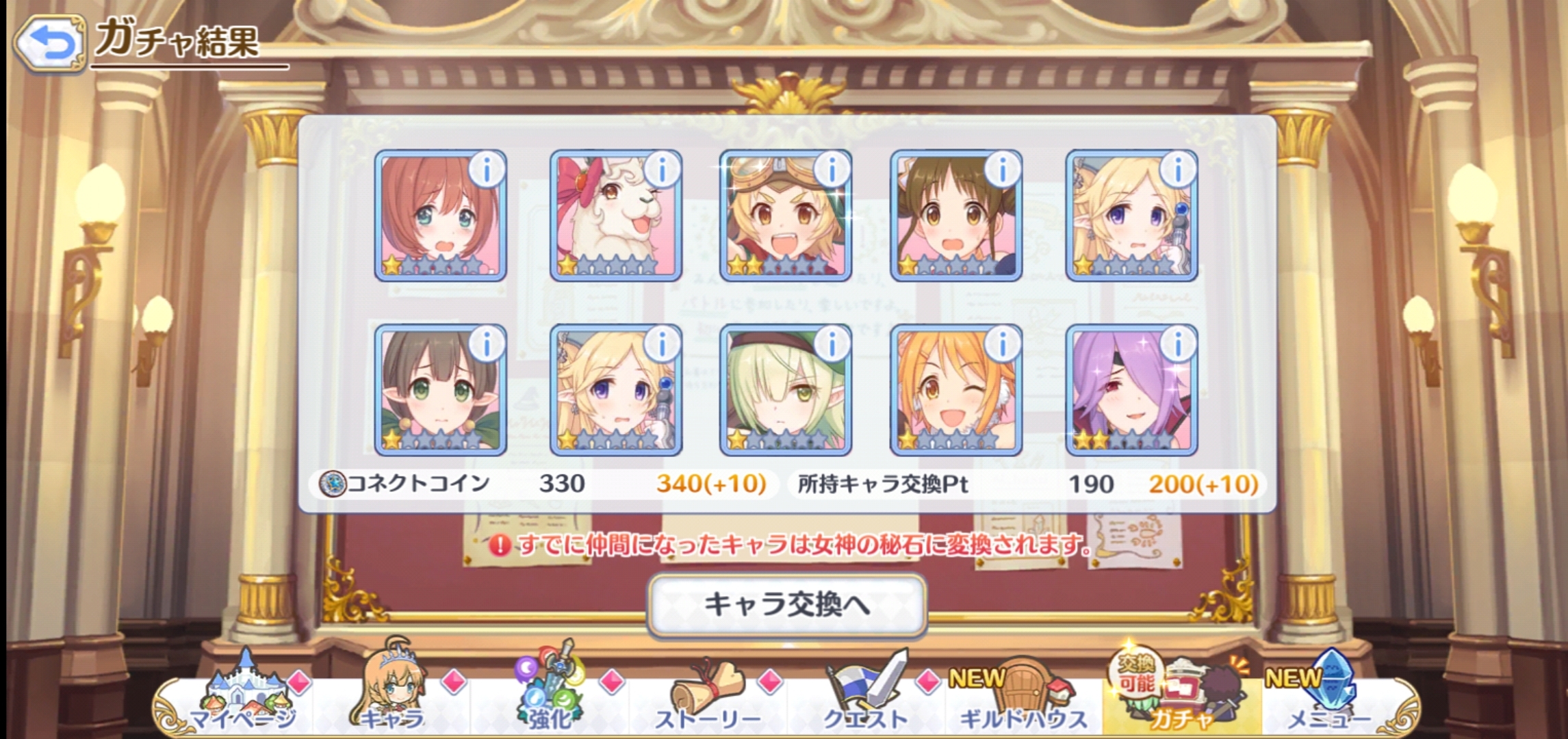The image size is (1568, 739).
Task: Show info for the twin-bun brunette card
Action: coord(1002,169)
